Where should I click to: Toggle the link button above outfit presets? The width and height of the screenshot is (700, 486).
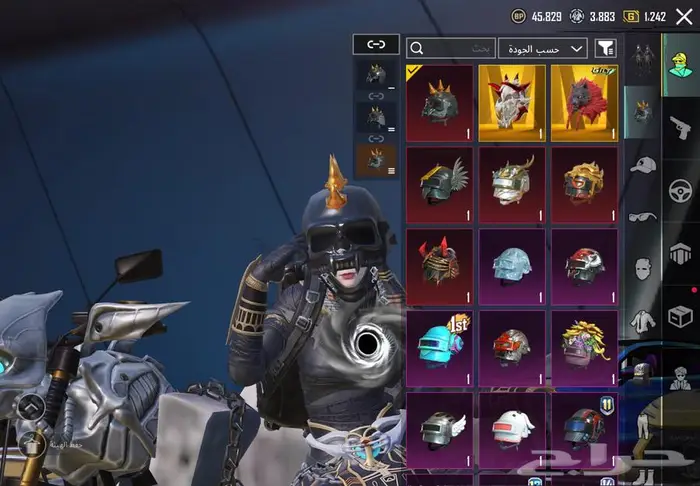coord(376,45)
